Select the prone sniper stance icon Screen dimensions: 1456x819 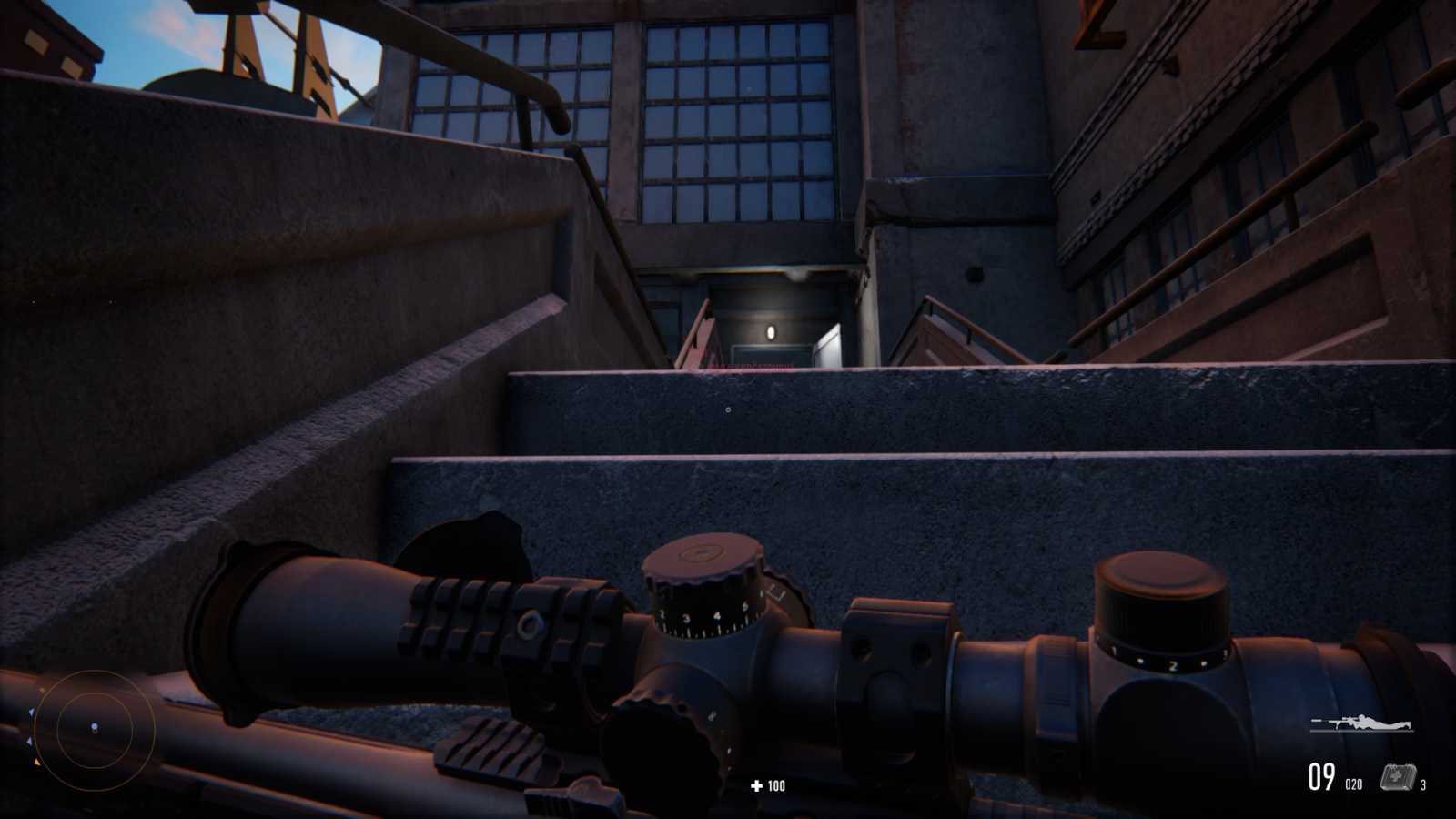(1360, 722)
